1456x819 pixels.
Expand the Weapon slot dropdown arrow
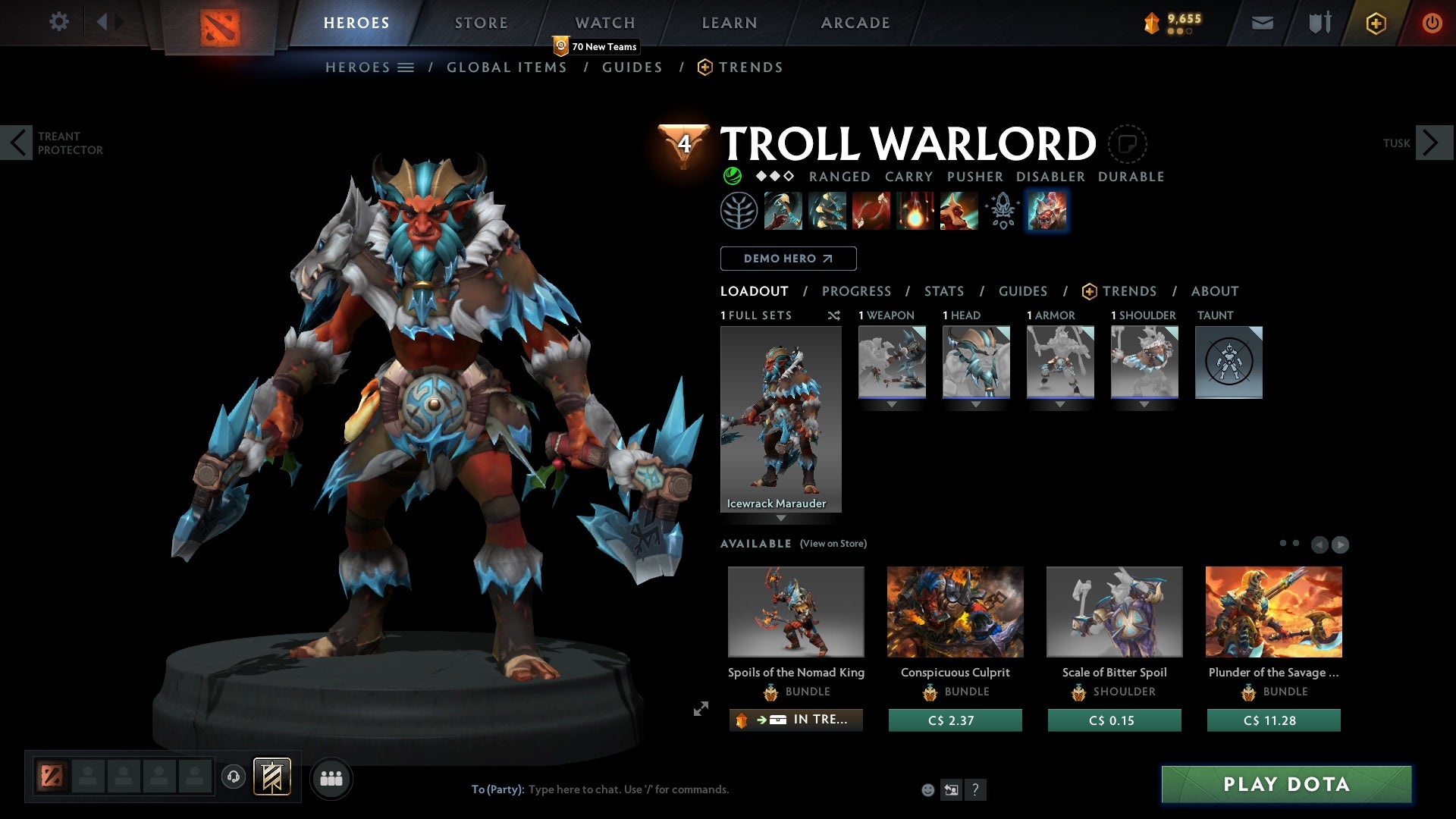tap(892, 403)
